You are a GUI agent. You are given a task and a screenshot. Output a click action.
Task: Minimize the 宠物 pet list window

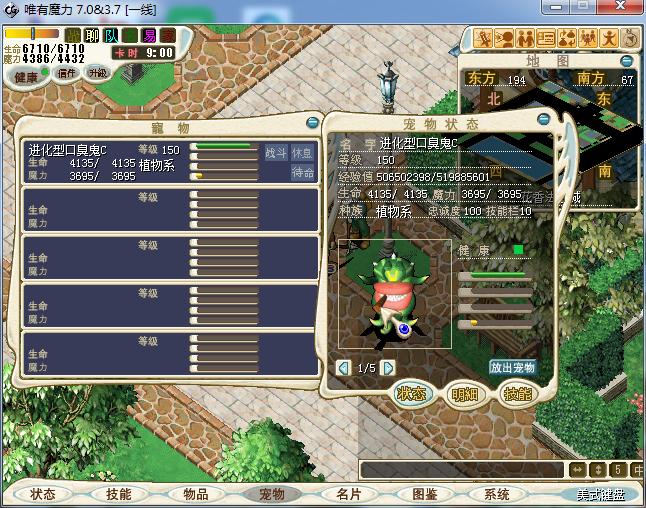pos(312,124)
